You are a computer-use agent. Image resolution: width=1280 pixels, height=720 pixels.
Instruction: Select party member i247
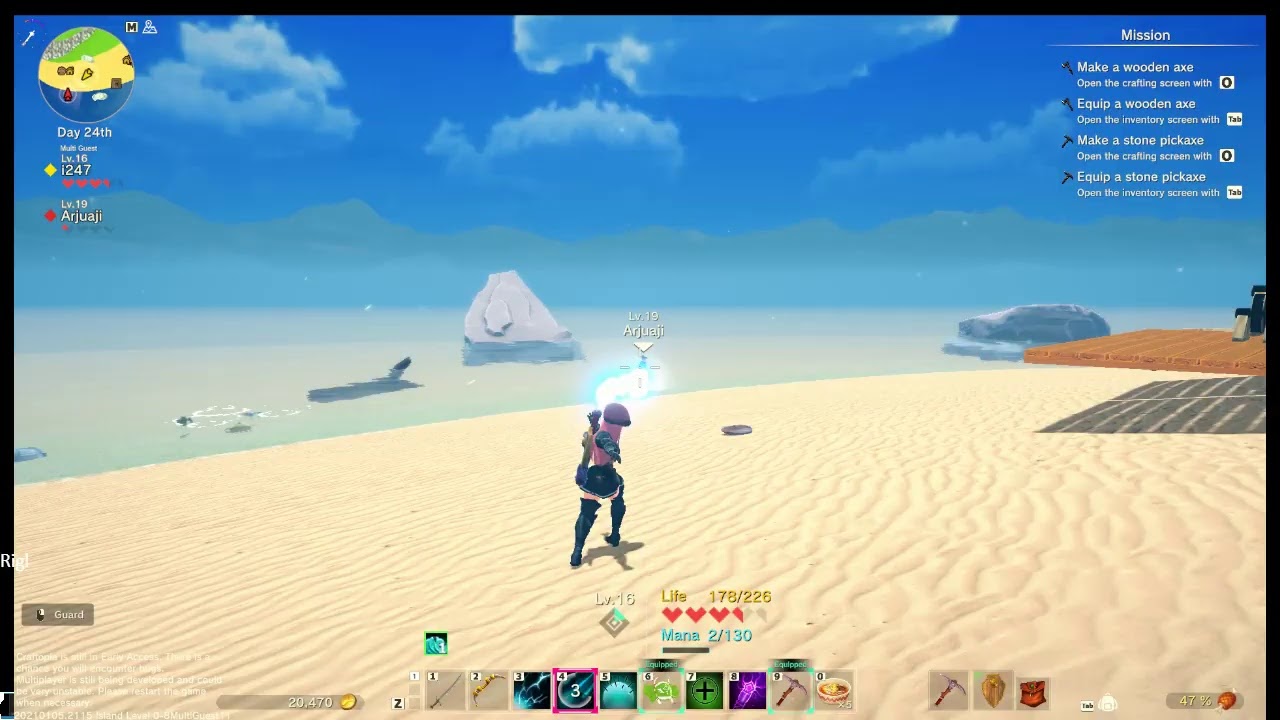(76, 170)
